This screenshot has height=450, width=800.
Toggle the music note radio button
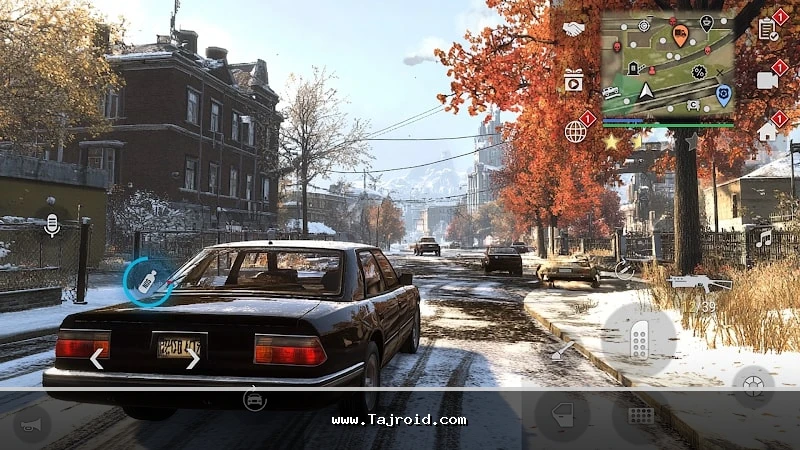765,239
